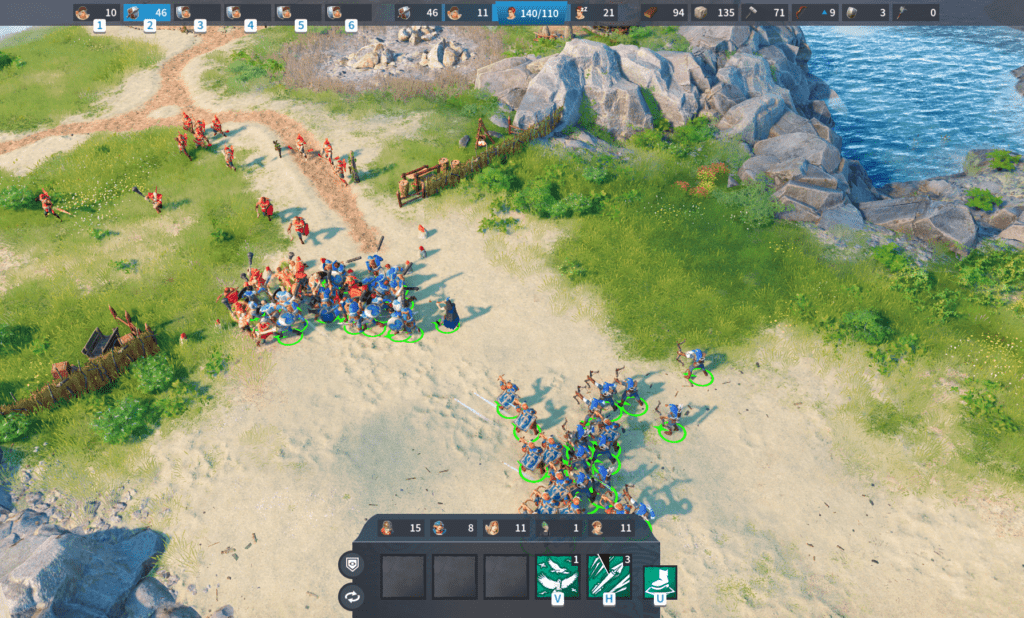This screenshot has height=618, width=1024.
Task: Select the 11 workers counter icon
Action: (x=468, y=13)
